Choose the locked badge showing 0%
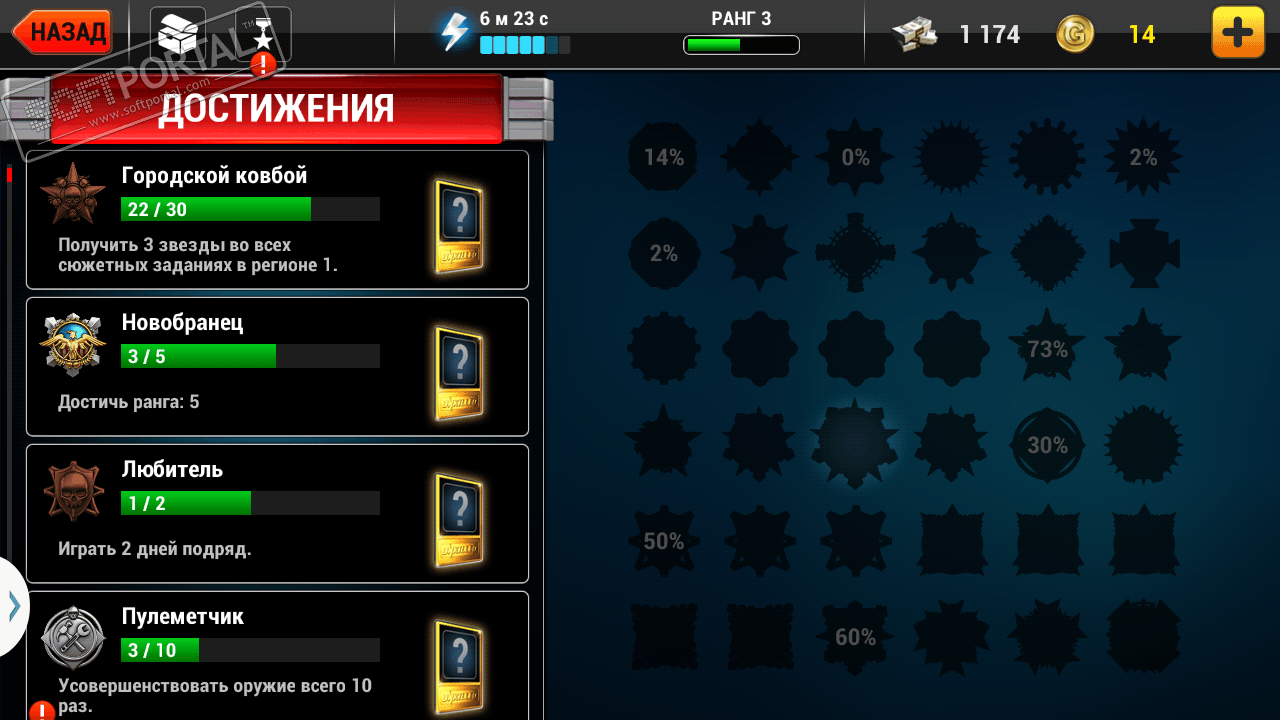This screenshot has height=720, width=1280. (855, 157)
